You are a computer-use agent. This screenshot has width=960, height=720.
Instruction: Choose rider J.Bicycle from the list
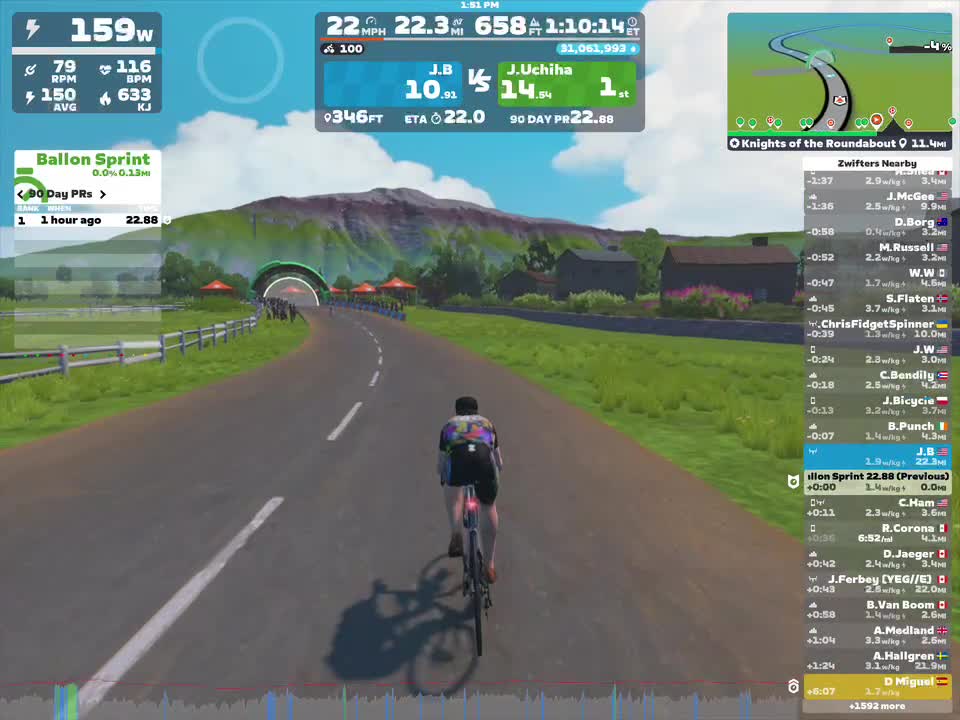(877, 405)
